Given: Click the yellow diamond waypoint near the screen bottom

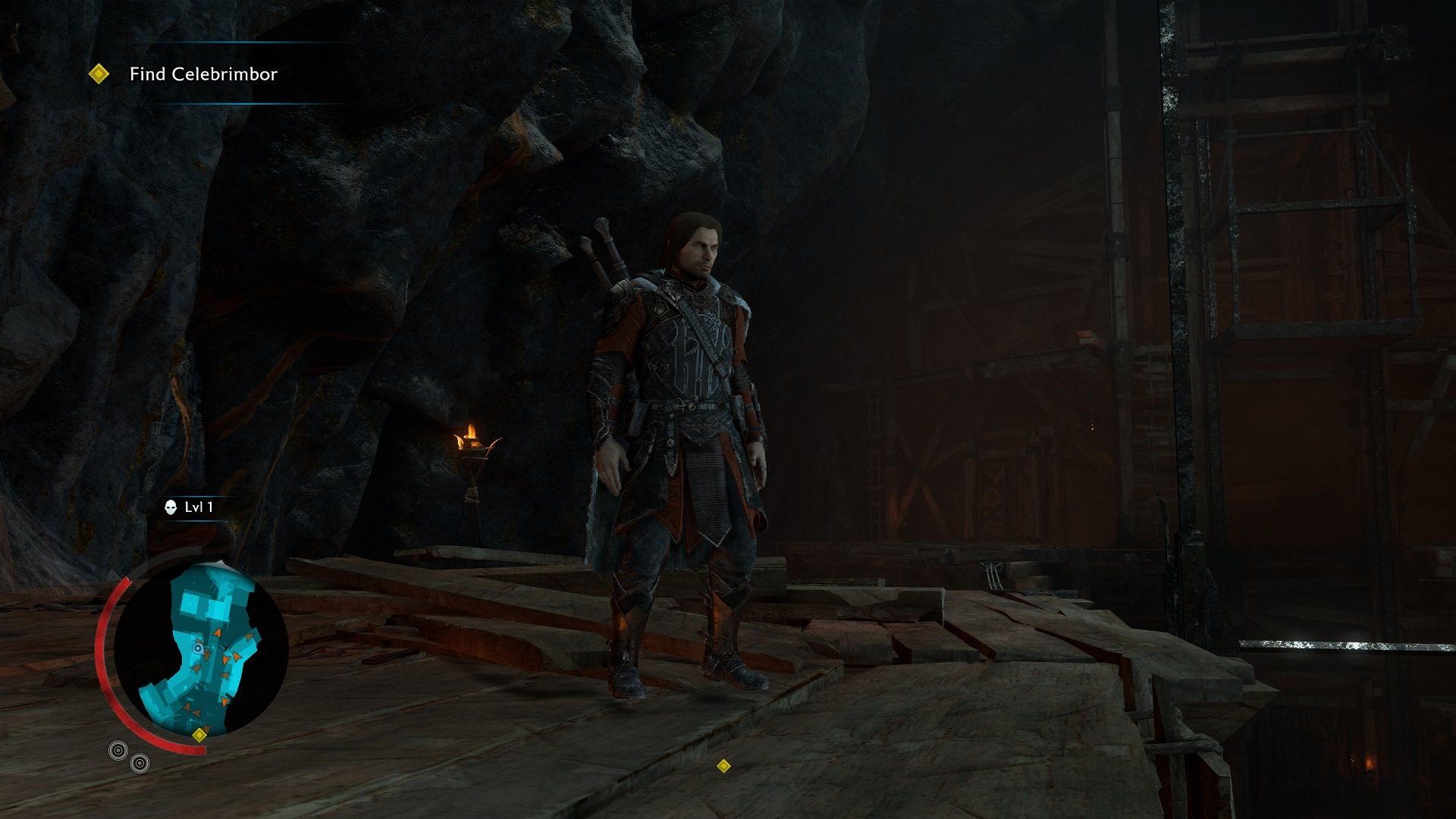Looking at the screenshot, I should [723, 765].
